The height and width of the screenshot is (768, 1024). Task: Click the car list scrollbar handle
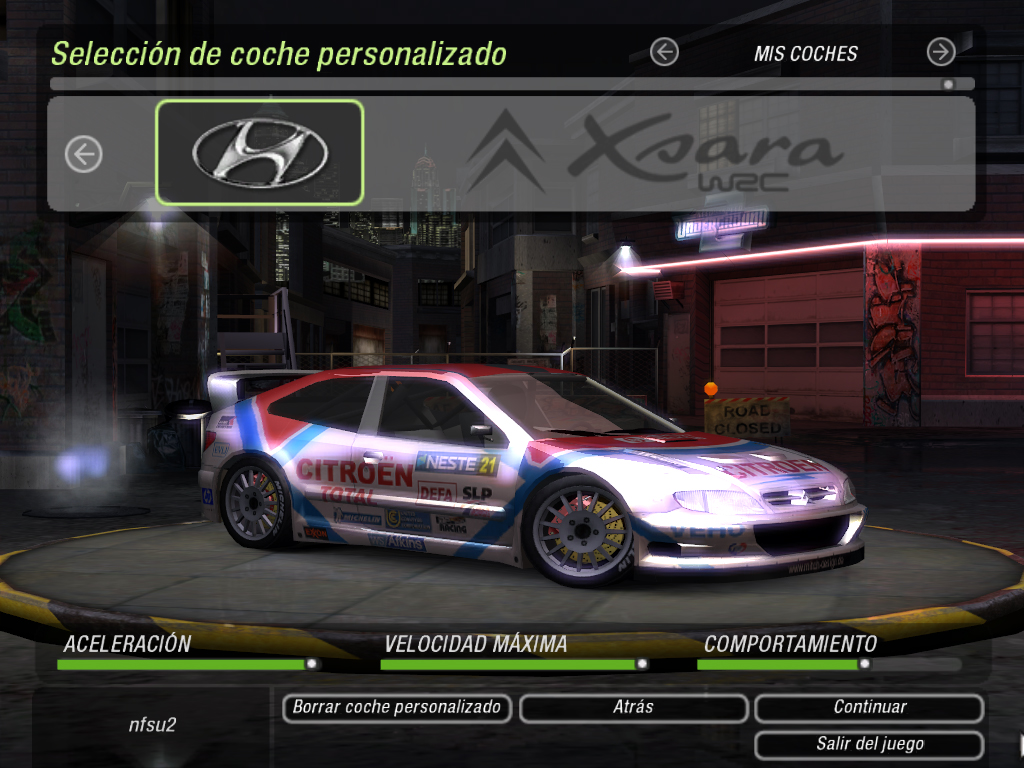click(x=948, y=85)
